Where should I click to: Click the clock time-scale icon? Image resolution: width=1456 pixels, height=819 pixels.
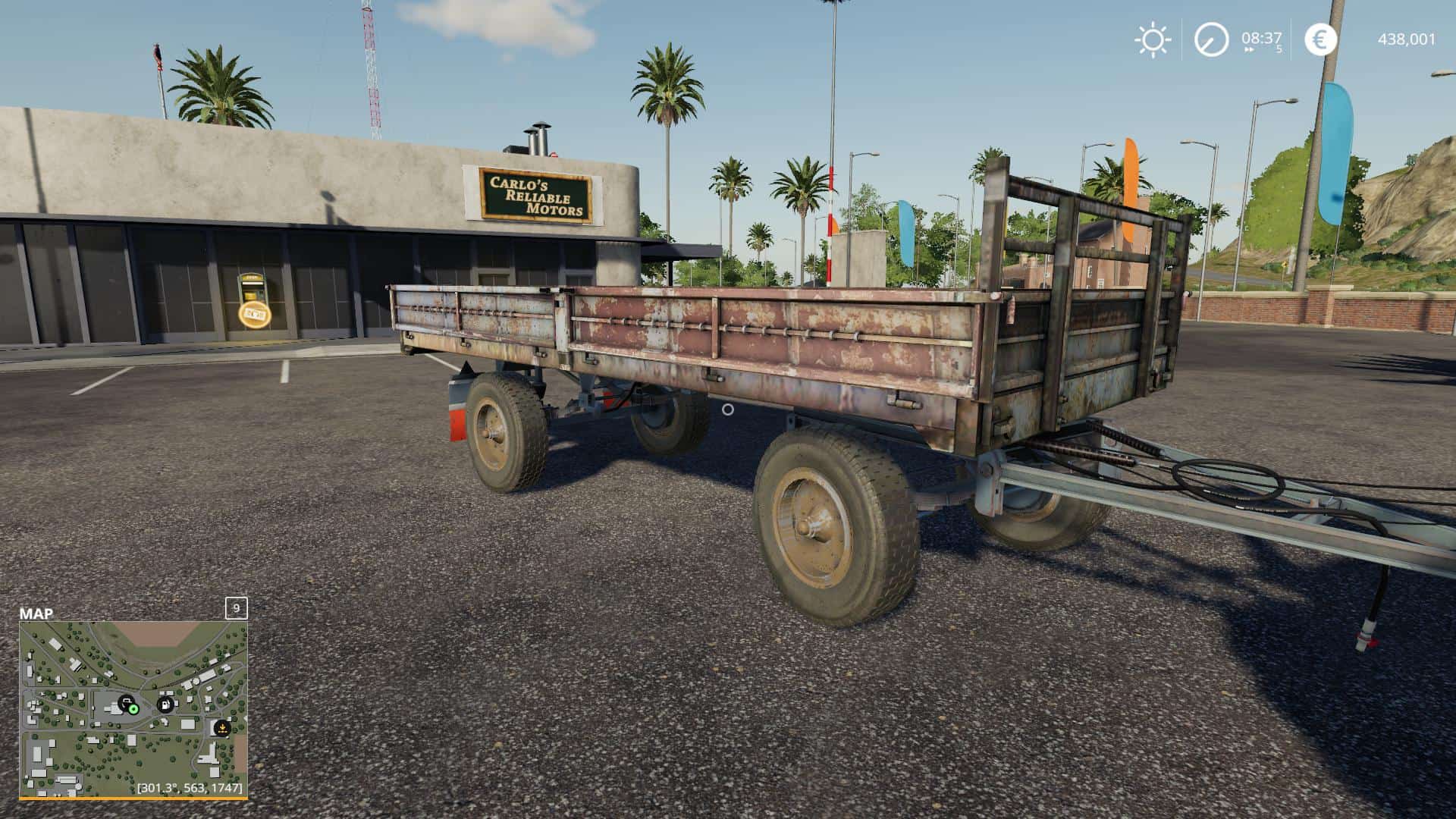[x=1211, y=39]
